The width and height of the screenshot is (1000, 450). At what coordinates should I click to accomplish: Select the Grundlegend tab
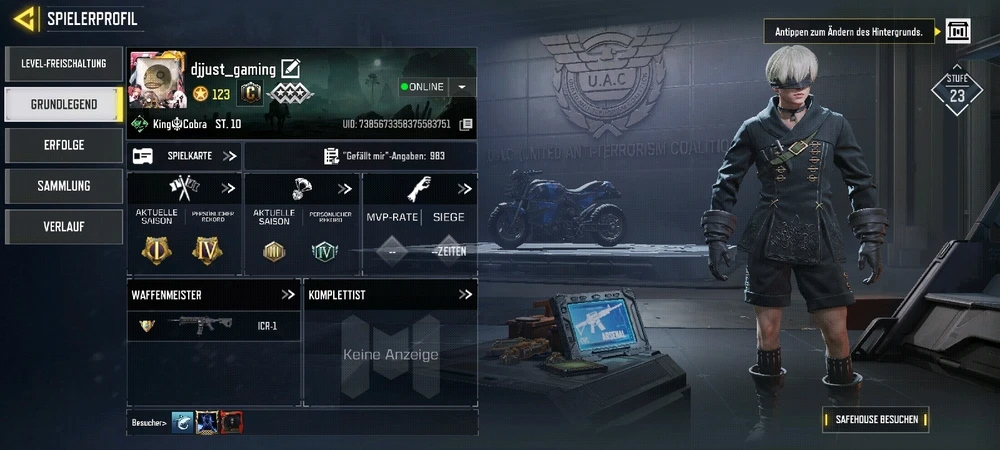click(63, 104)
